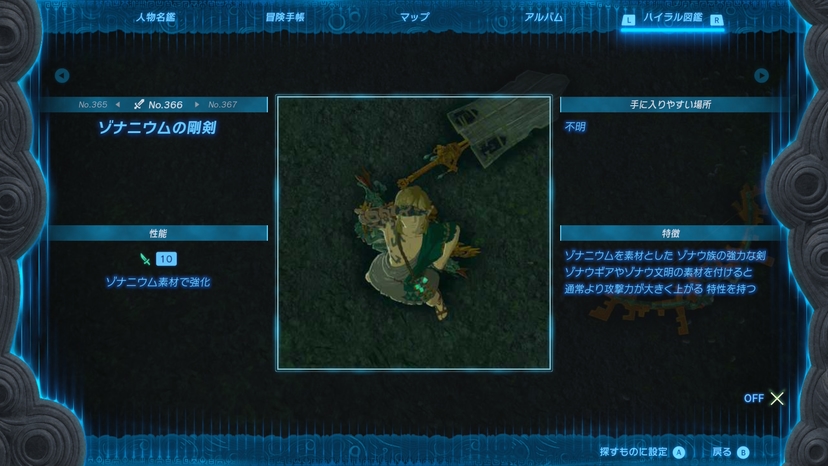Go to the マップ tab

[x=414, y=17]
